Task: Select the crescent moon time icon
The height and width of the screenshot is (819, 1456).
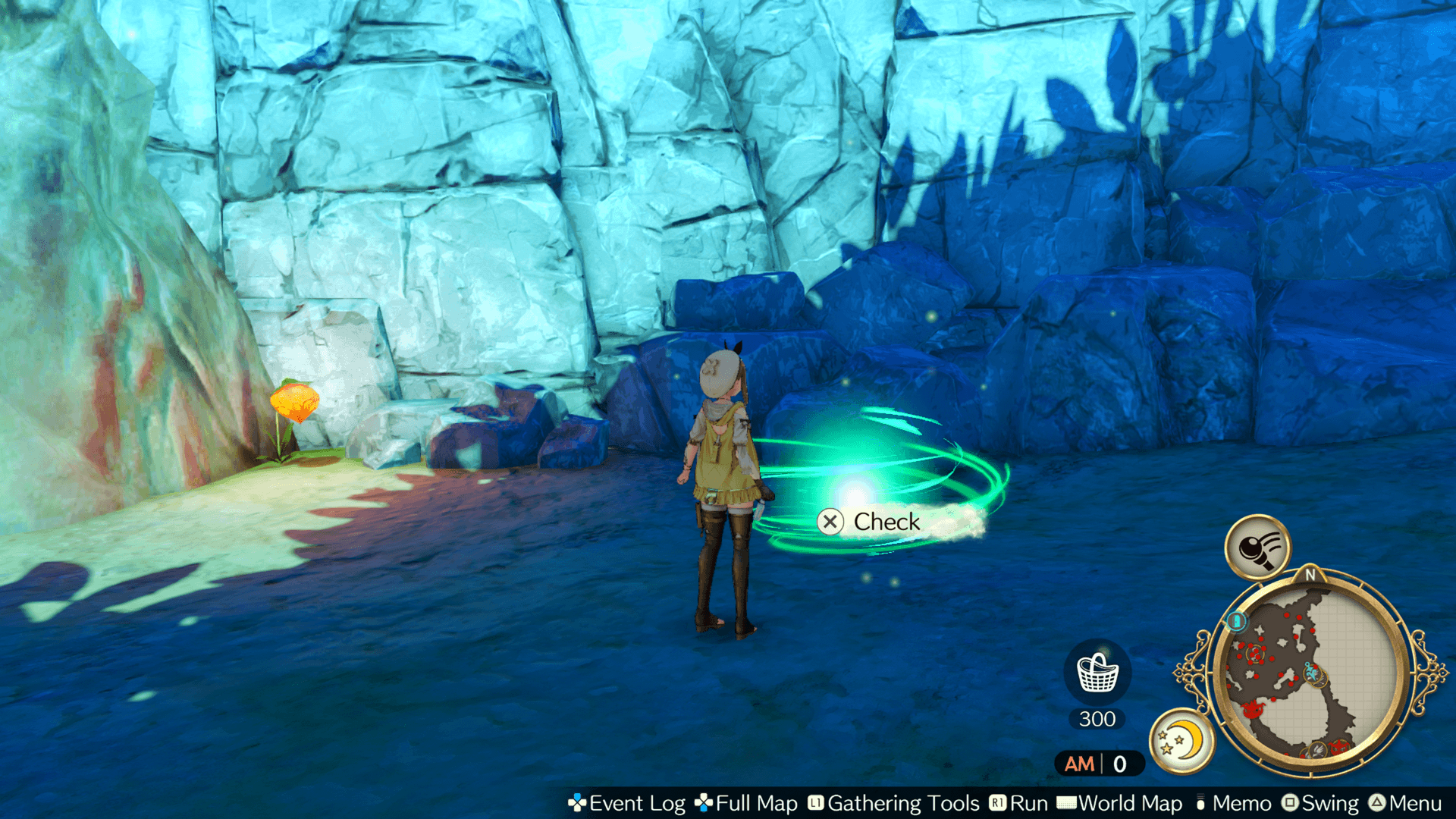Action: coord(1181,740)
